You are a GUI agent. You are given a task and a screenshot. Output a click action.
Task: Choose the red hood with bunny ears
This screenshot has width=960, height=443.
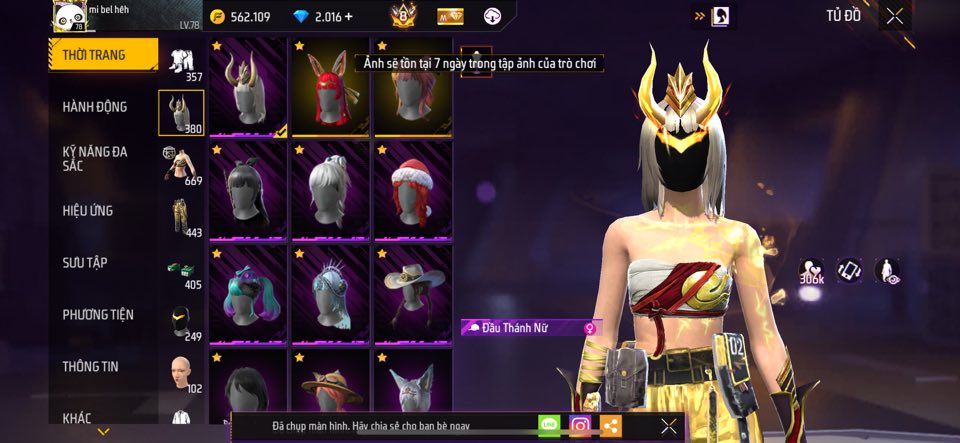coord(331,86)
